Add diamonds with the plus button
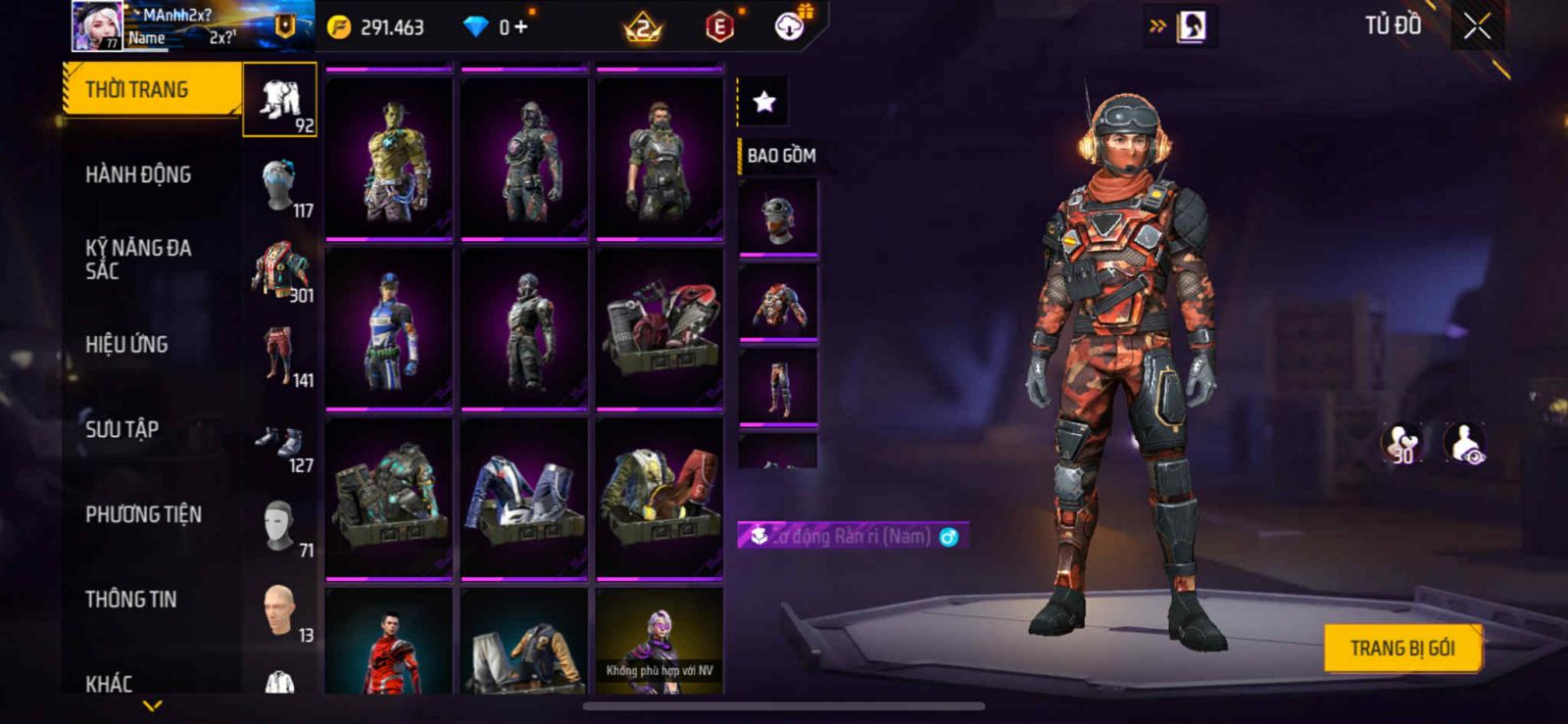This screenshot has height=724, width=1568. [520, 26]
